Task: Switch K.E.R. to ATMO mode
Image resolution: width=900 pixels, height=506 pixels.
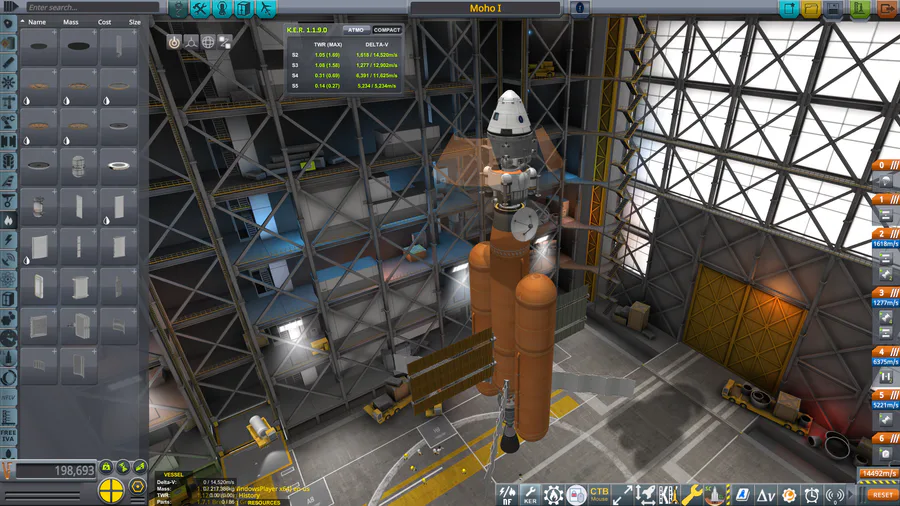Action: (354, 30)
